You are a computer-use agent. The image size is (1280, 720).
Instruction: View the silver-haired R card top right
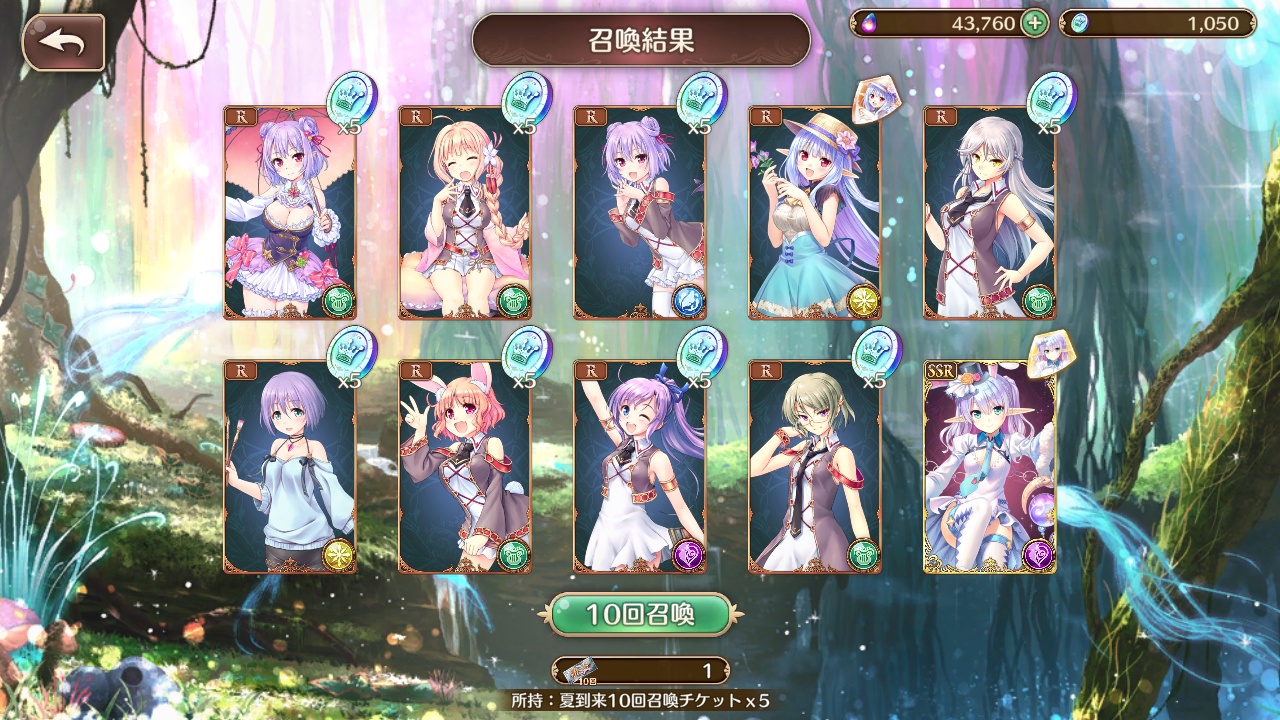click(x=983, y=210)
